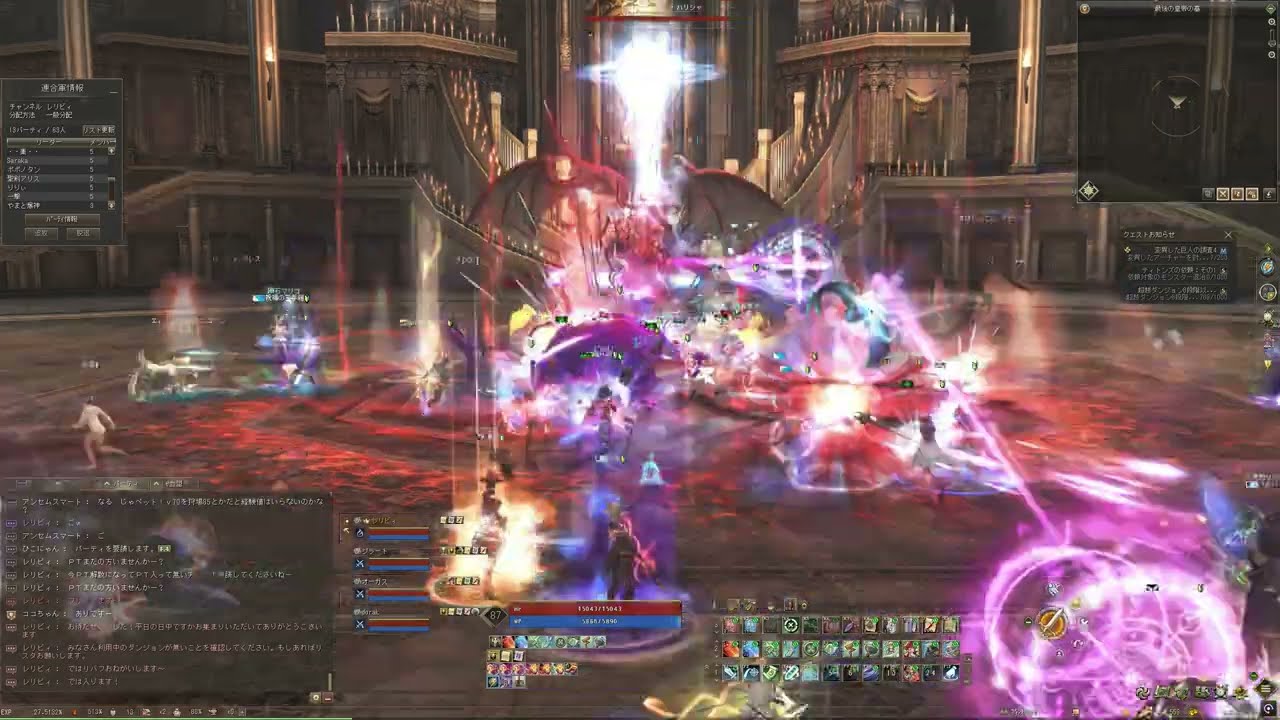
Task: Select party member オーガス's frame
Action: coord(392,587)
